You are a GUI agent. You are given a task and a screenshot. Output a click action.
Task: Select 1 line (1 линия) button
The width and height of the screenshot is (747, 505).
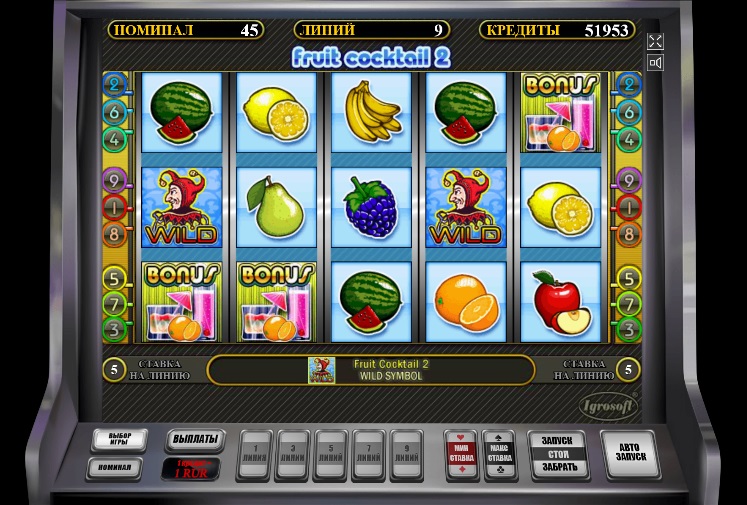[257, 457]
